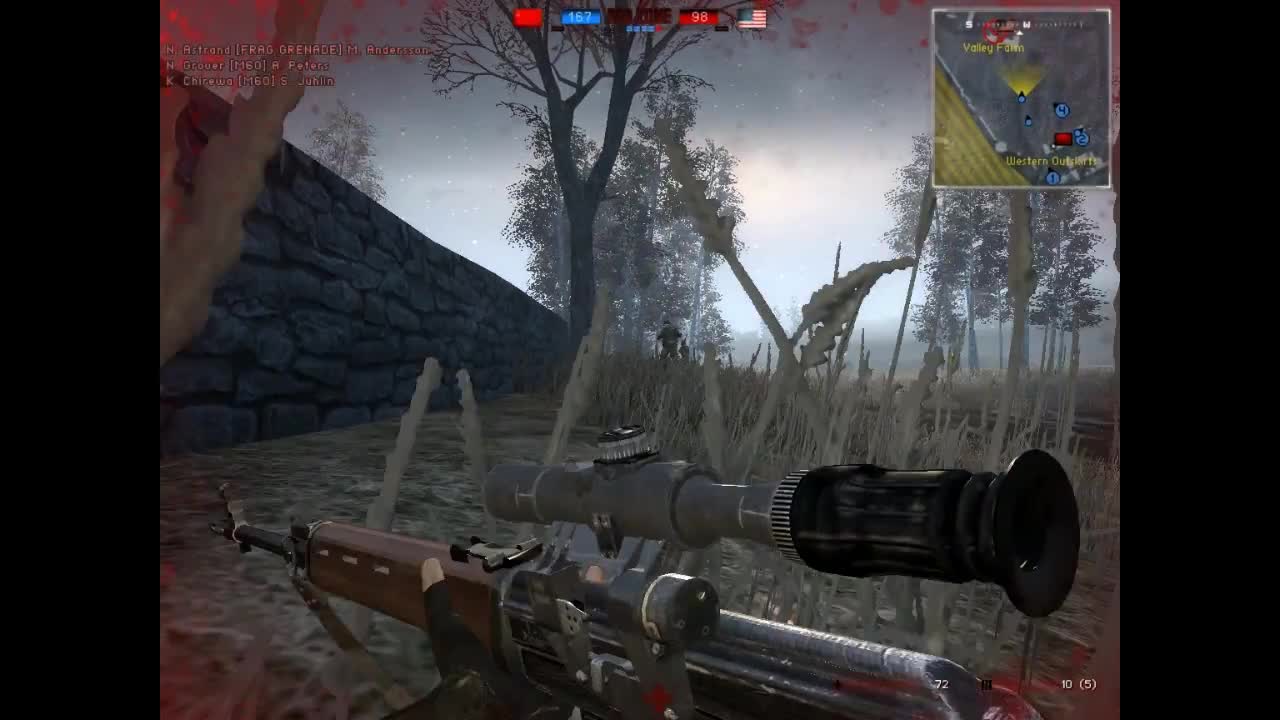The height and width of the screenshot is (720, 1280).
Task: Click the red flag capture icon above Valley Farm
Action: pyautogui.click(x=992, y=32)
